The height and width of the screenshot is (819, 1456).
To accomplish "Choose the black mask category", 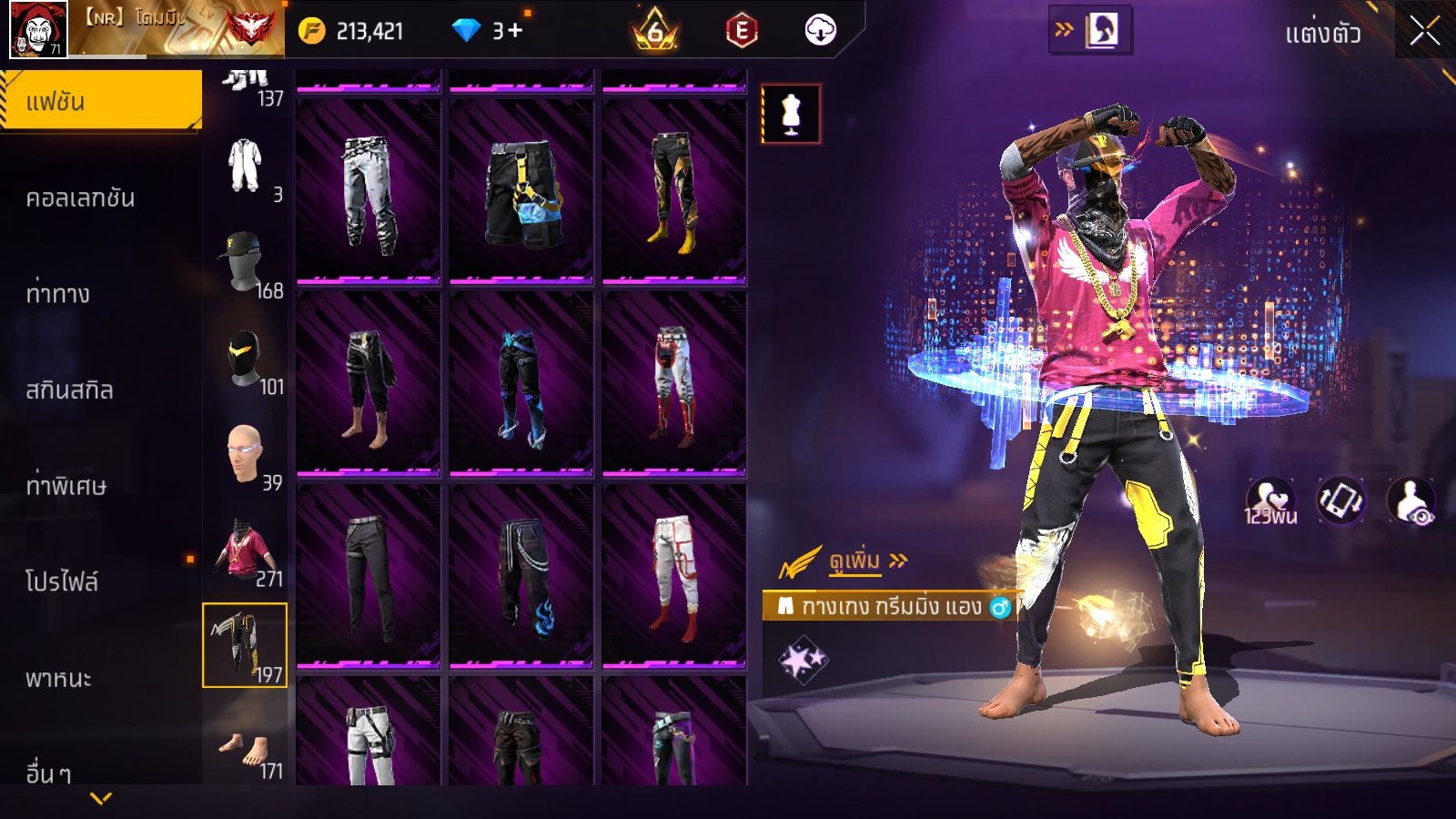I will click(245, 360).
